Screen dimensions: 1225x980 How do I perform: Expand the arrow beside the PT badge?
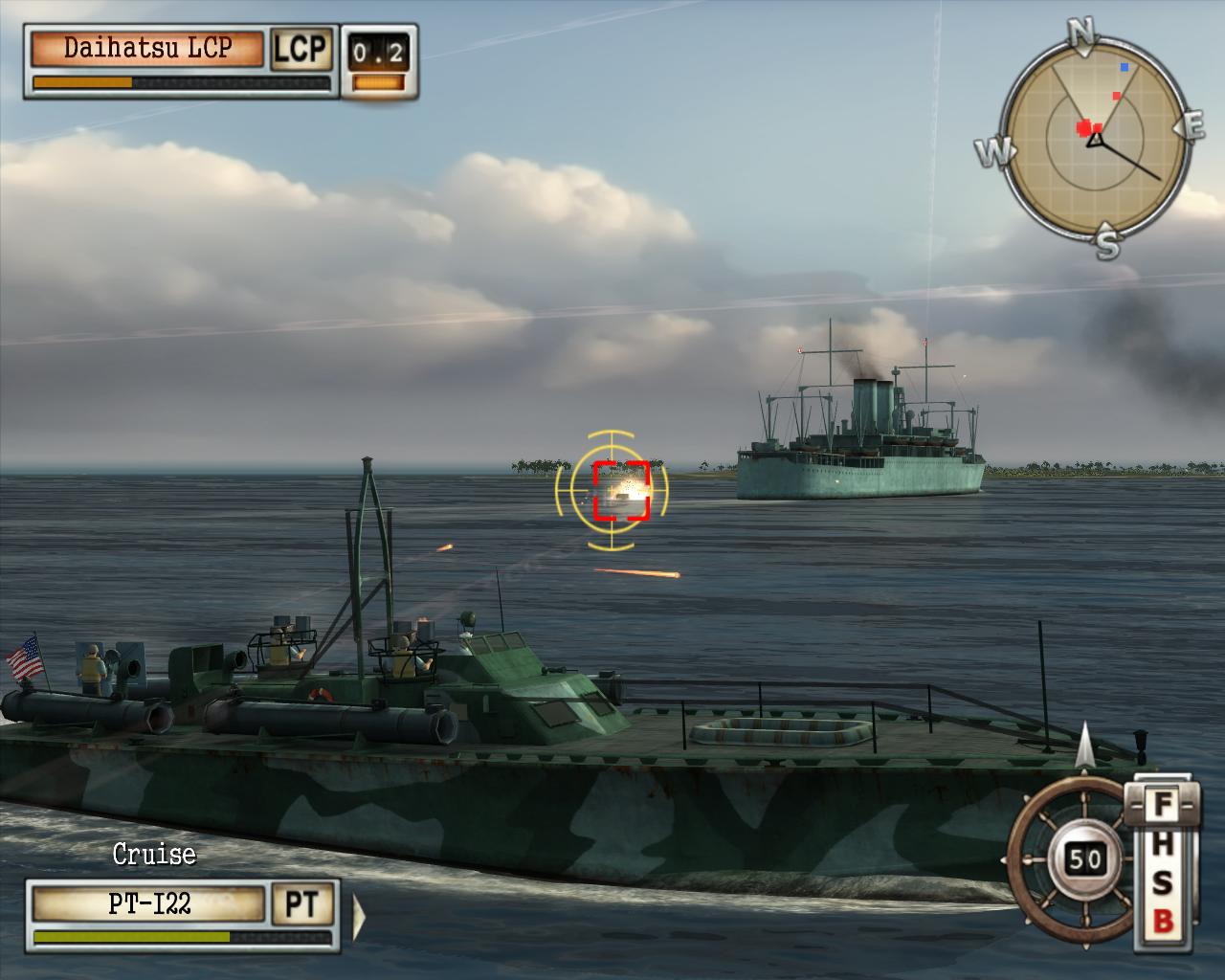pos(358,915)
